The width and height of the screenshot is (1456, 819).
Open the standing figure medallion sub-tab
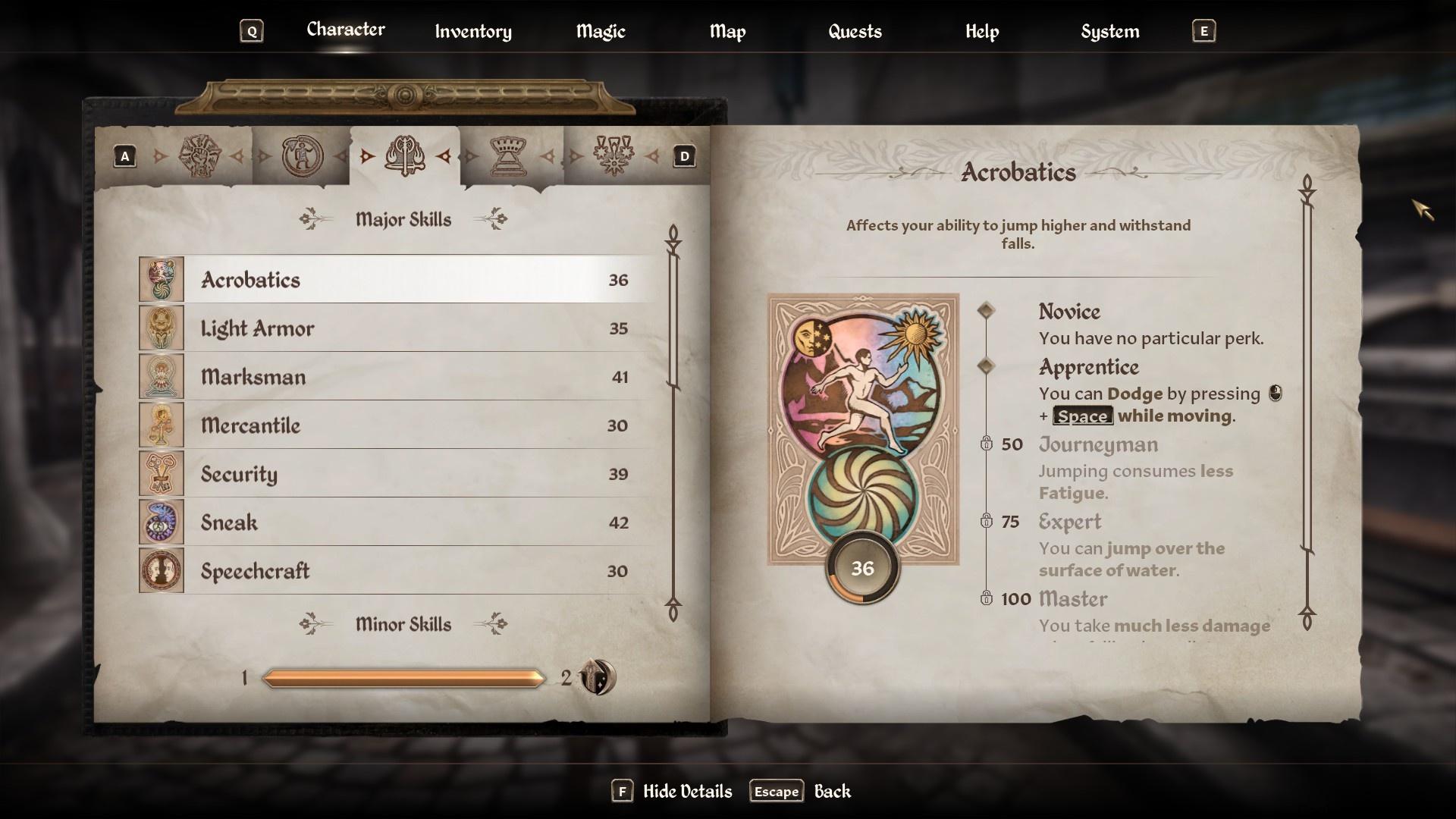[x=302, y=156]
